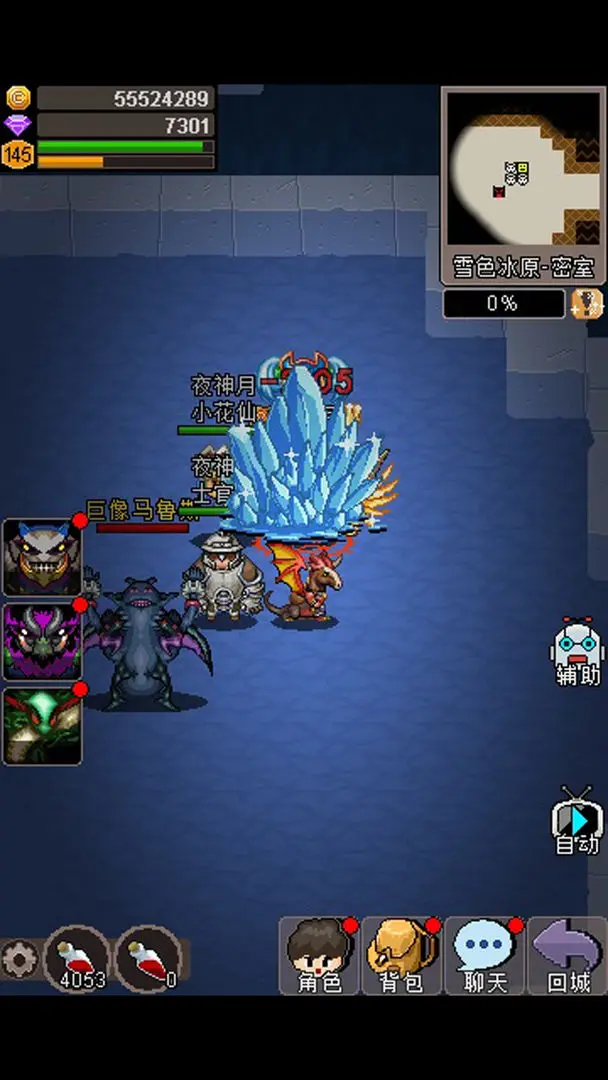Viewport: 608px width, 1080px height.
Task: Use the red potion with 4053 count
Action: 78,957
